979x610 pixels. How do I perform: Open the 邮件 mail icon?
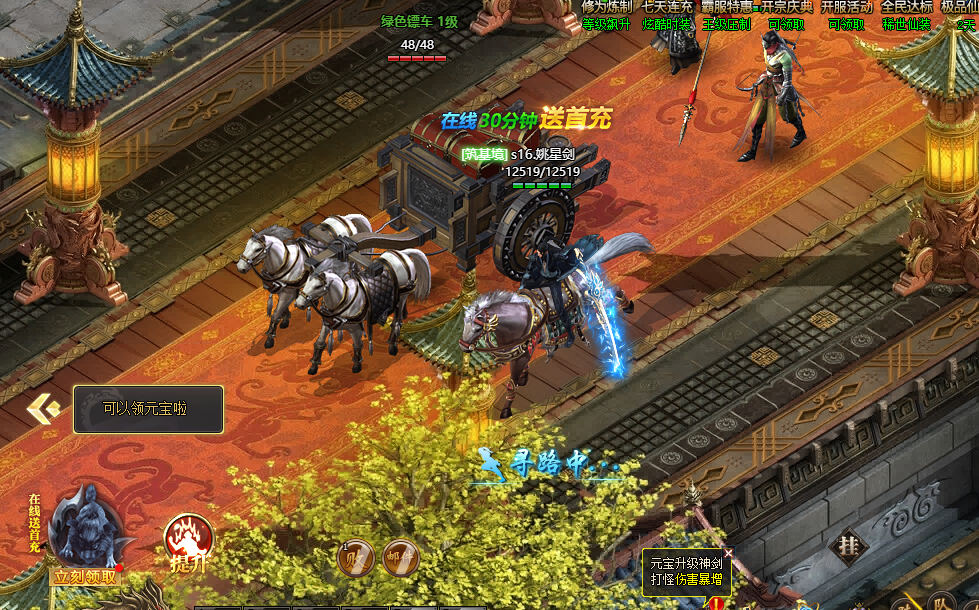tap(400, 558)
